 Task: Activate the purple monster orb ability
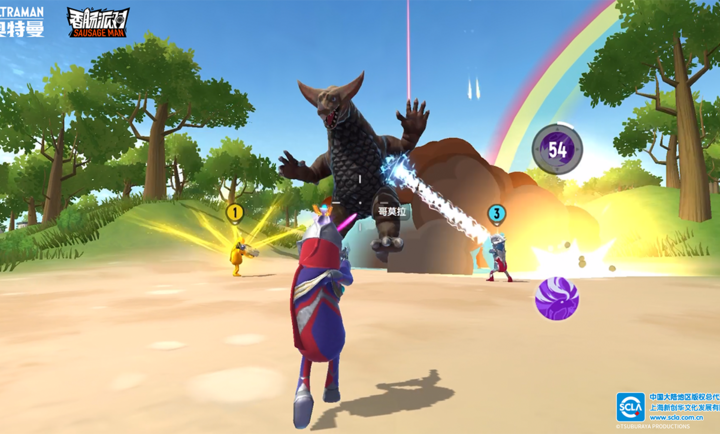556,299
